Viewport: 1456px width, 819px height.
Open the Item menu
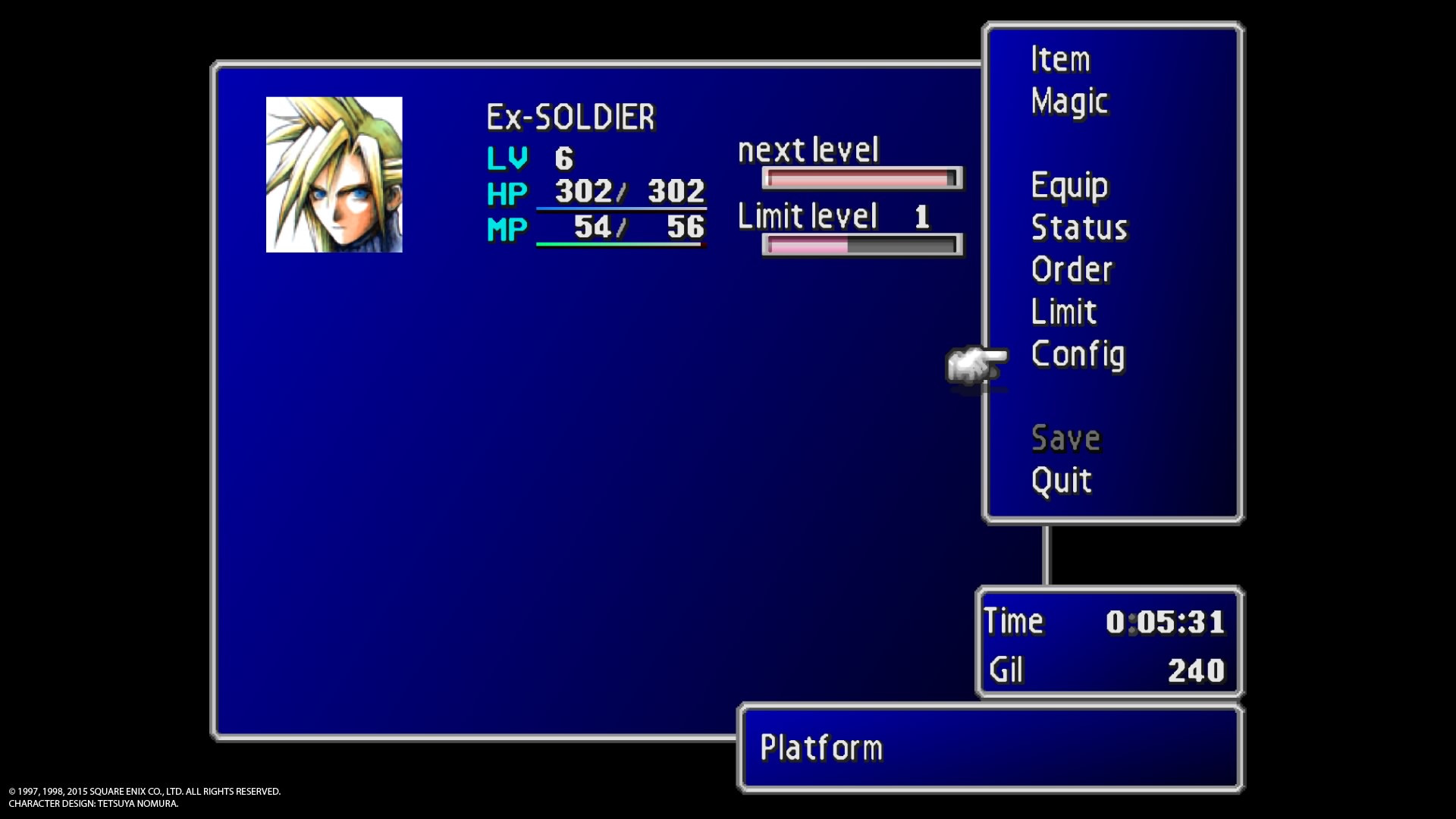coord(1060,59)
